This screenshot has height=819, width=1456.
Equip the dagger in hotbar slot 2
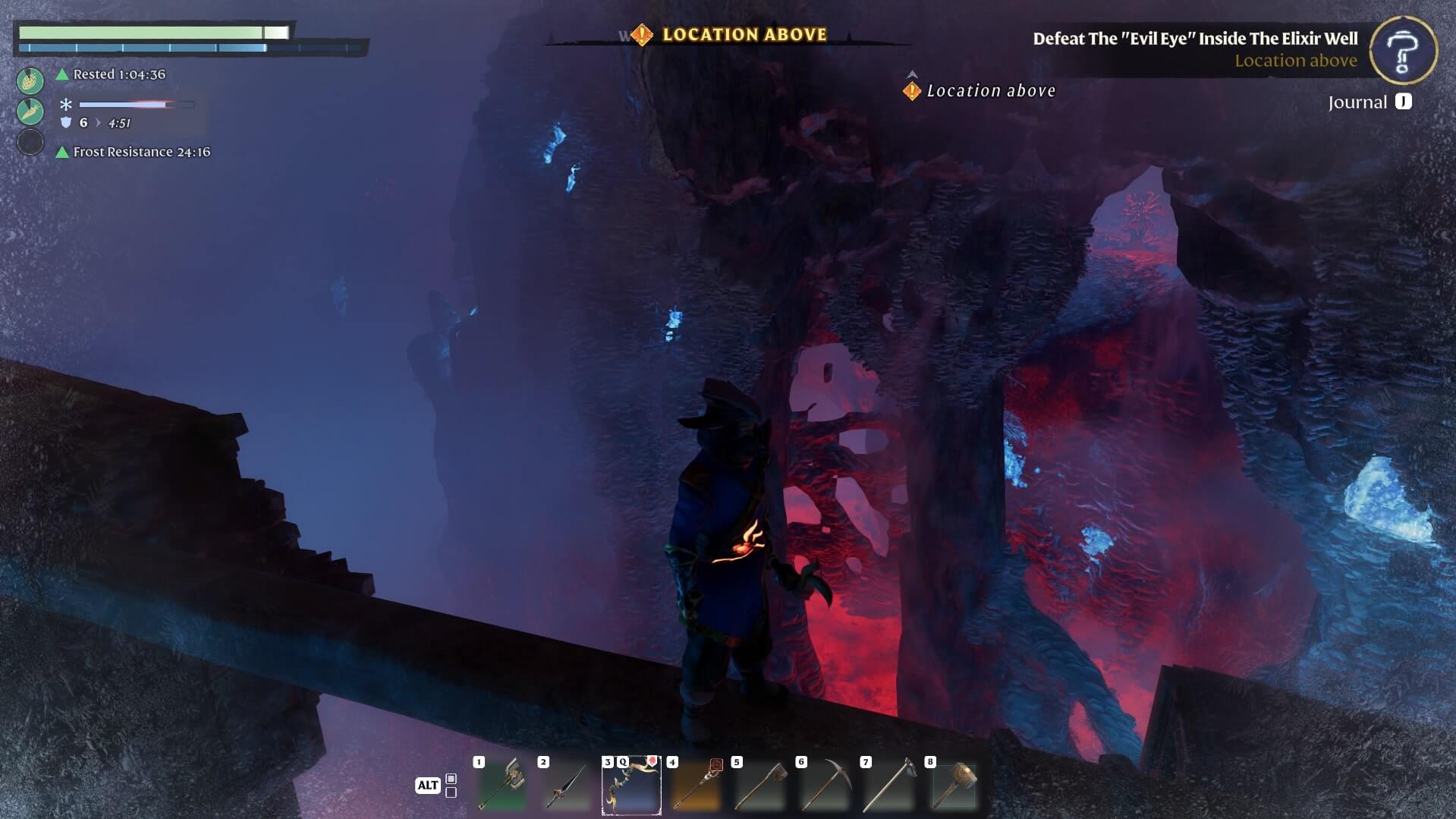(567, 786)
